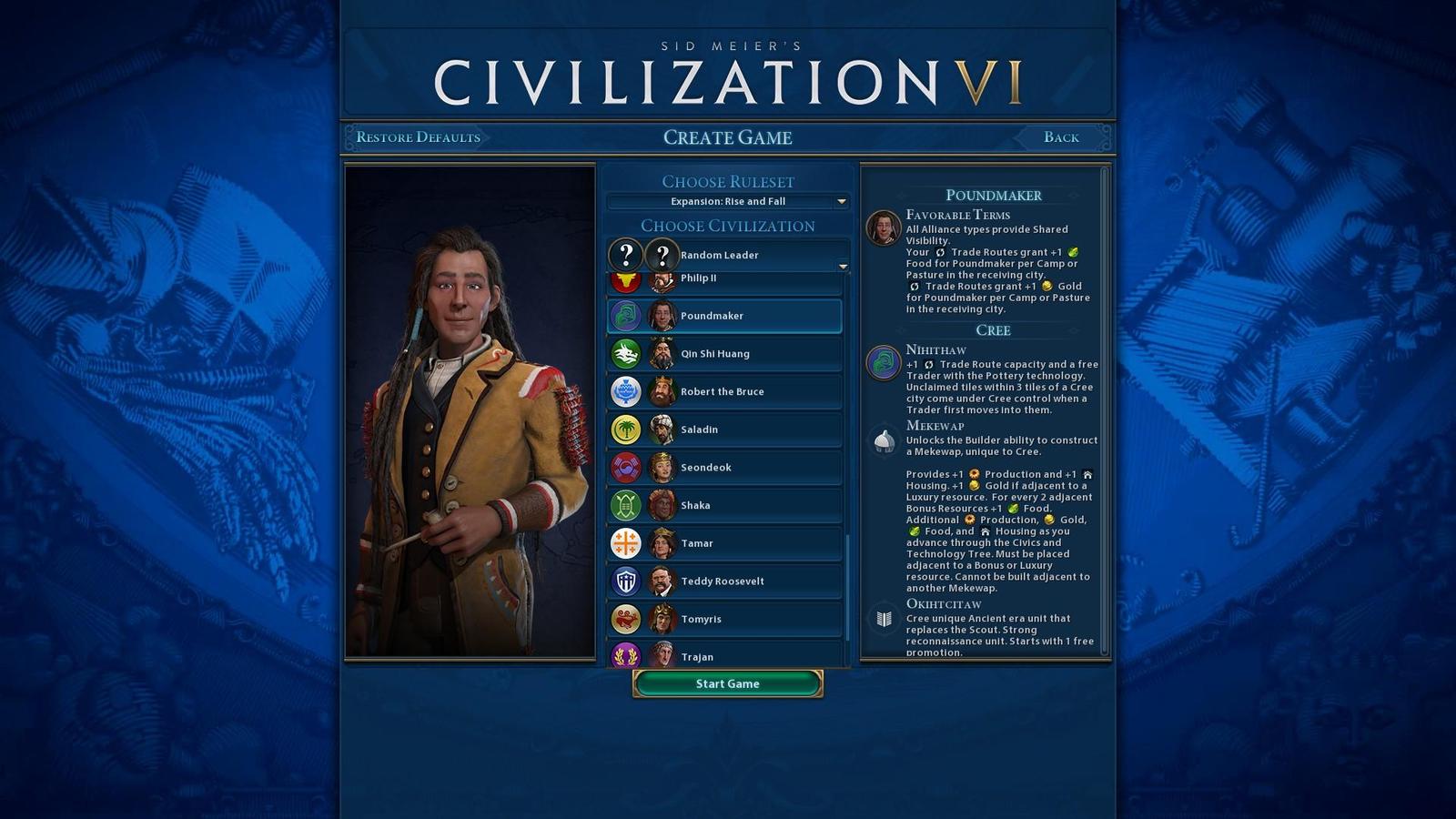Click Qin Shi Huang's leader portrait icon
1456x819 pixels.
tap(662, 353)
